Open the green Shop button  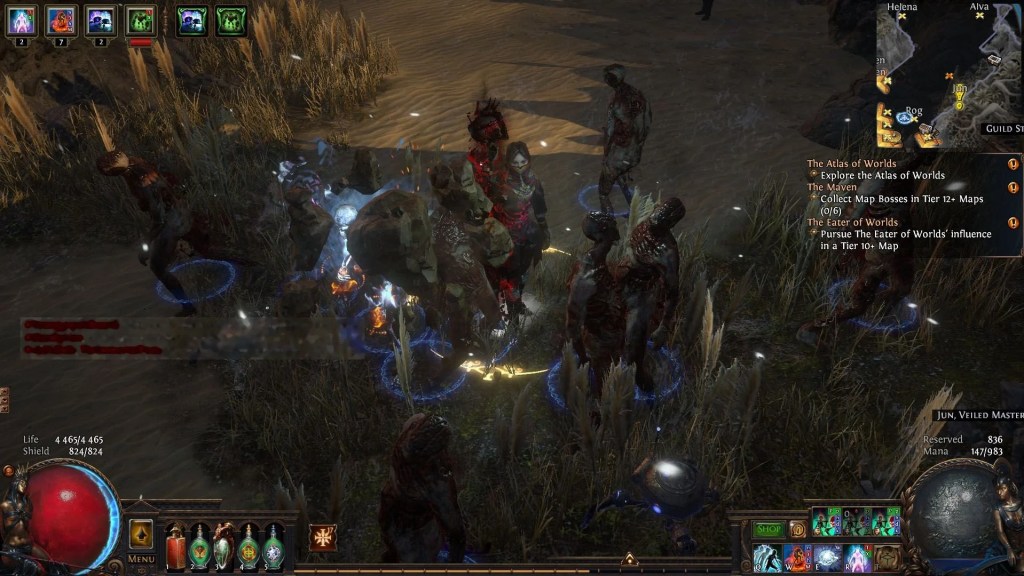coord(768,528)
